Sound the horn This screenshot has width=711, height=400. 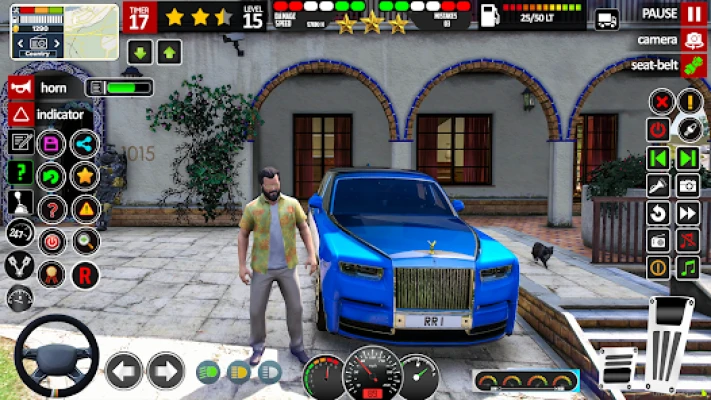(x=21, y=87)
